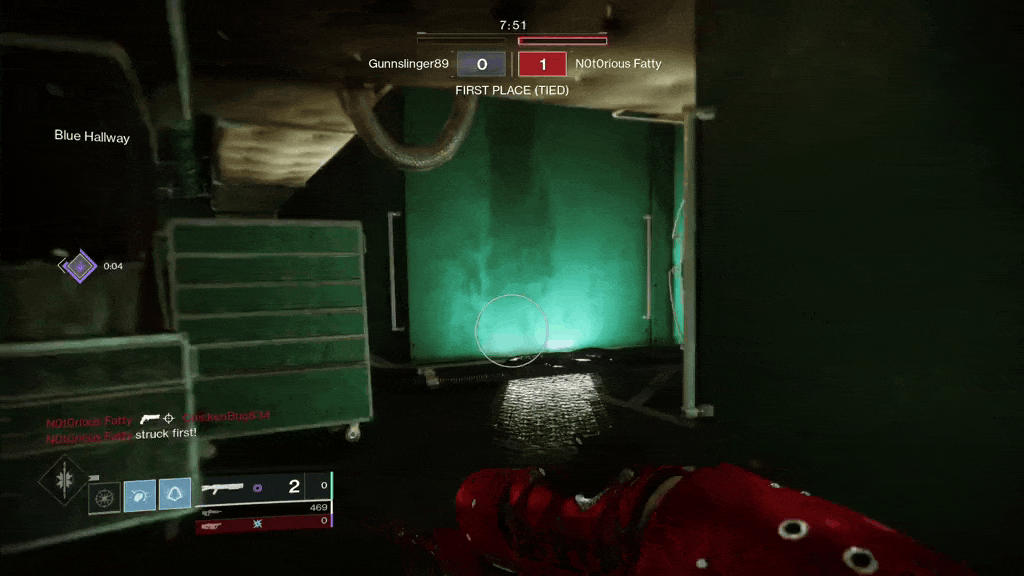Select the grenade ability icon
The image size is (1024, 576).
click(104, 495)
